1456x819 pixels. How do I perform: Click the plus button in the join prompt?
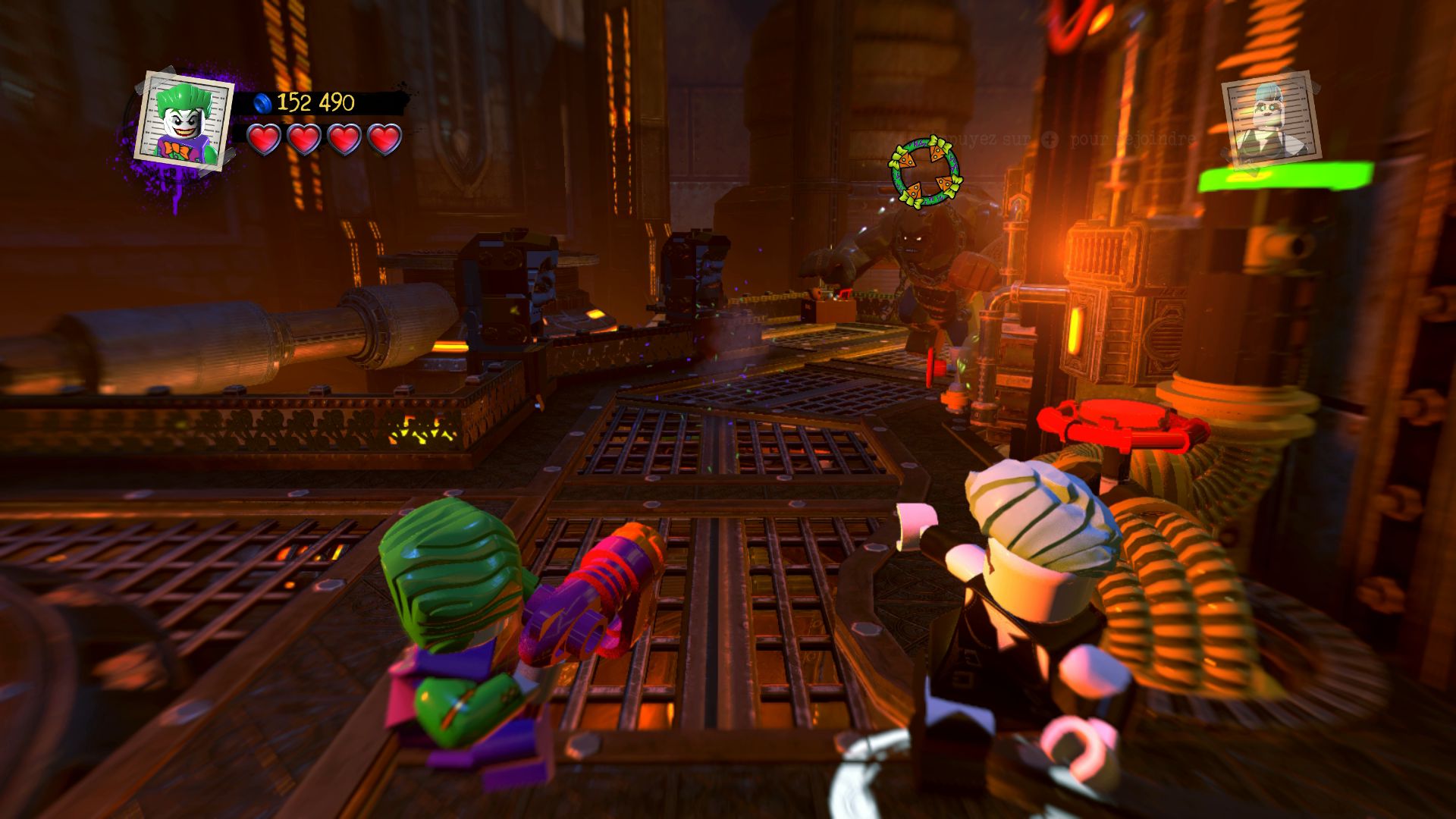click(1050, 140)
